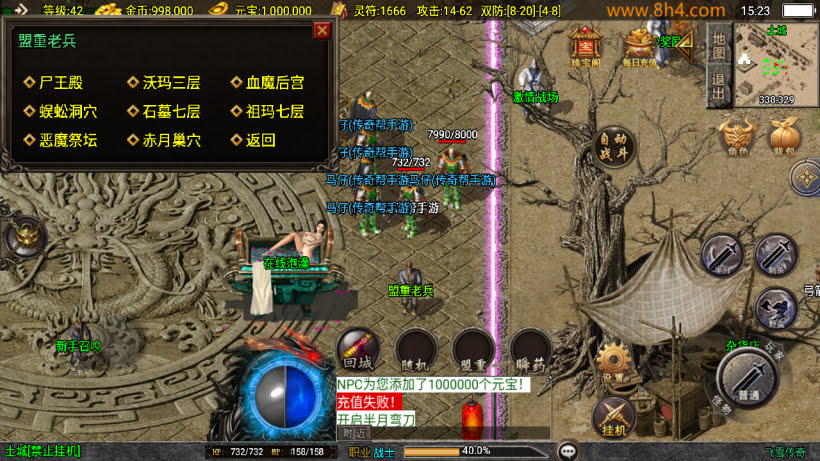Click the 退出 exit button
Viewport: 820px width, 461px height.
point(718,85)
